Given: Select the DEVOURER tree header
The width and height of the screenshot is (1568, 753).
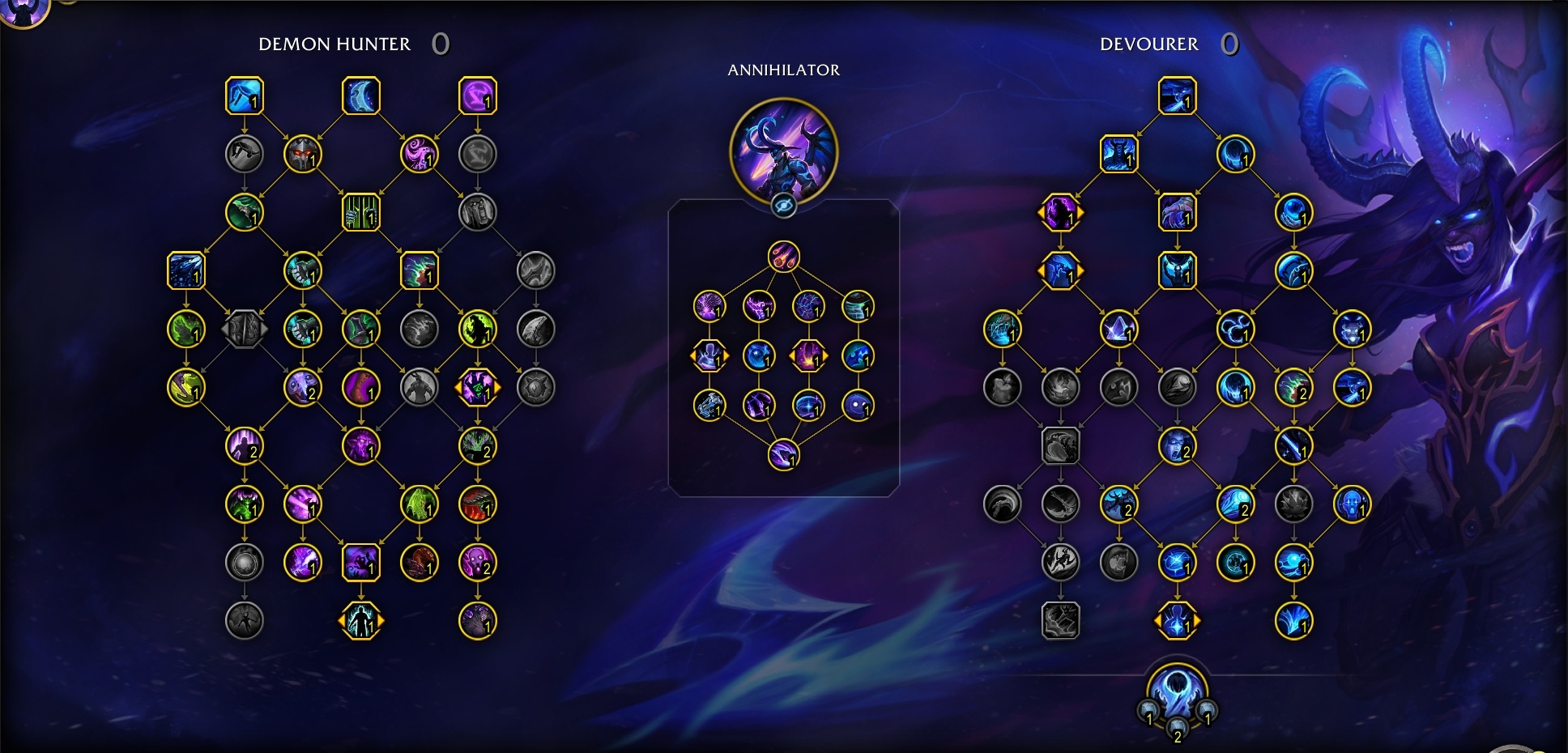Looking at the screenshot, I should [1148, 45].
